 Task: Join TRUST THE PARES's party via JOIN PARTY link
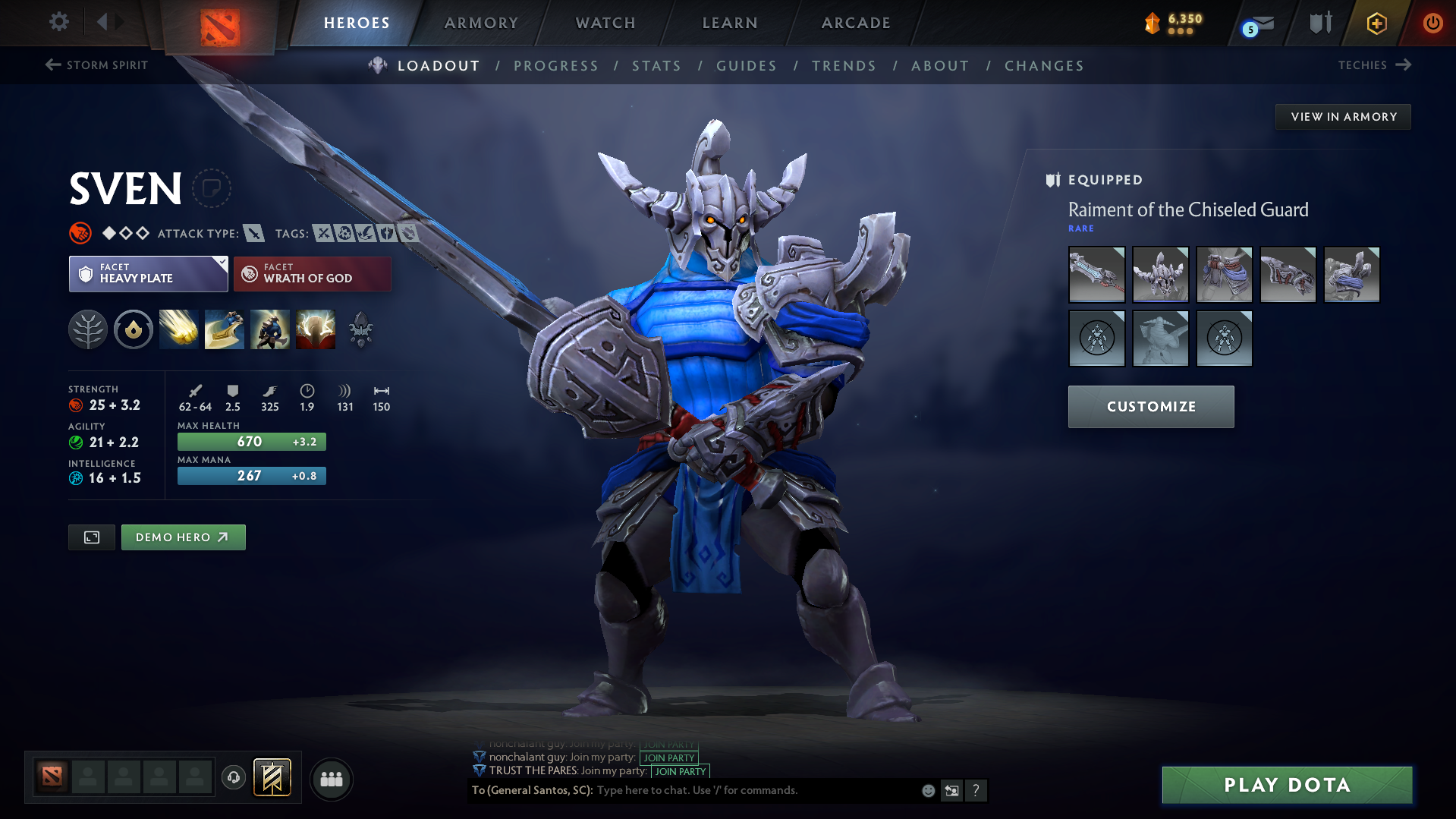point(679,771)
